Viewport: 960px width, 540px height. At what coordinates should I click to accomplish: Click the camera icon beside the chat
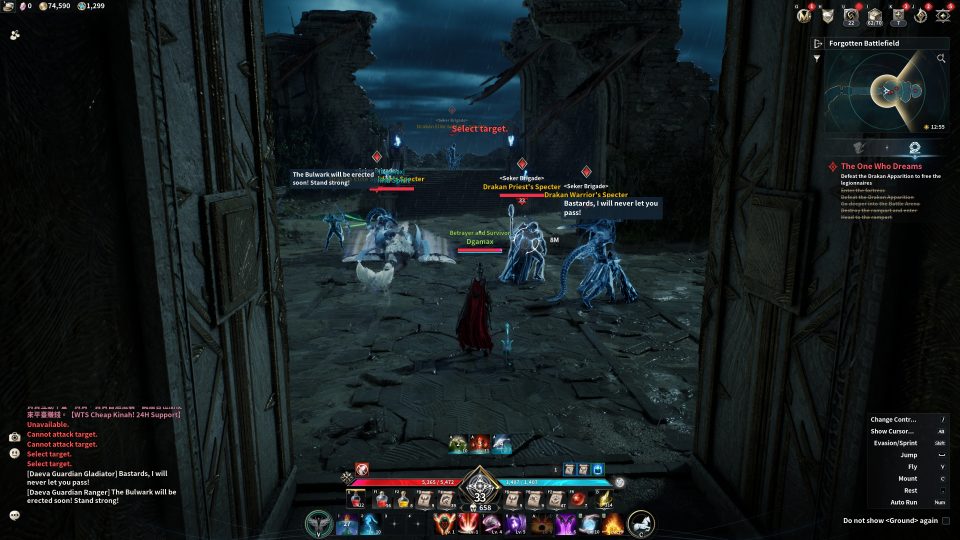pos(15,437)
